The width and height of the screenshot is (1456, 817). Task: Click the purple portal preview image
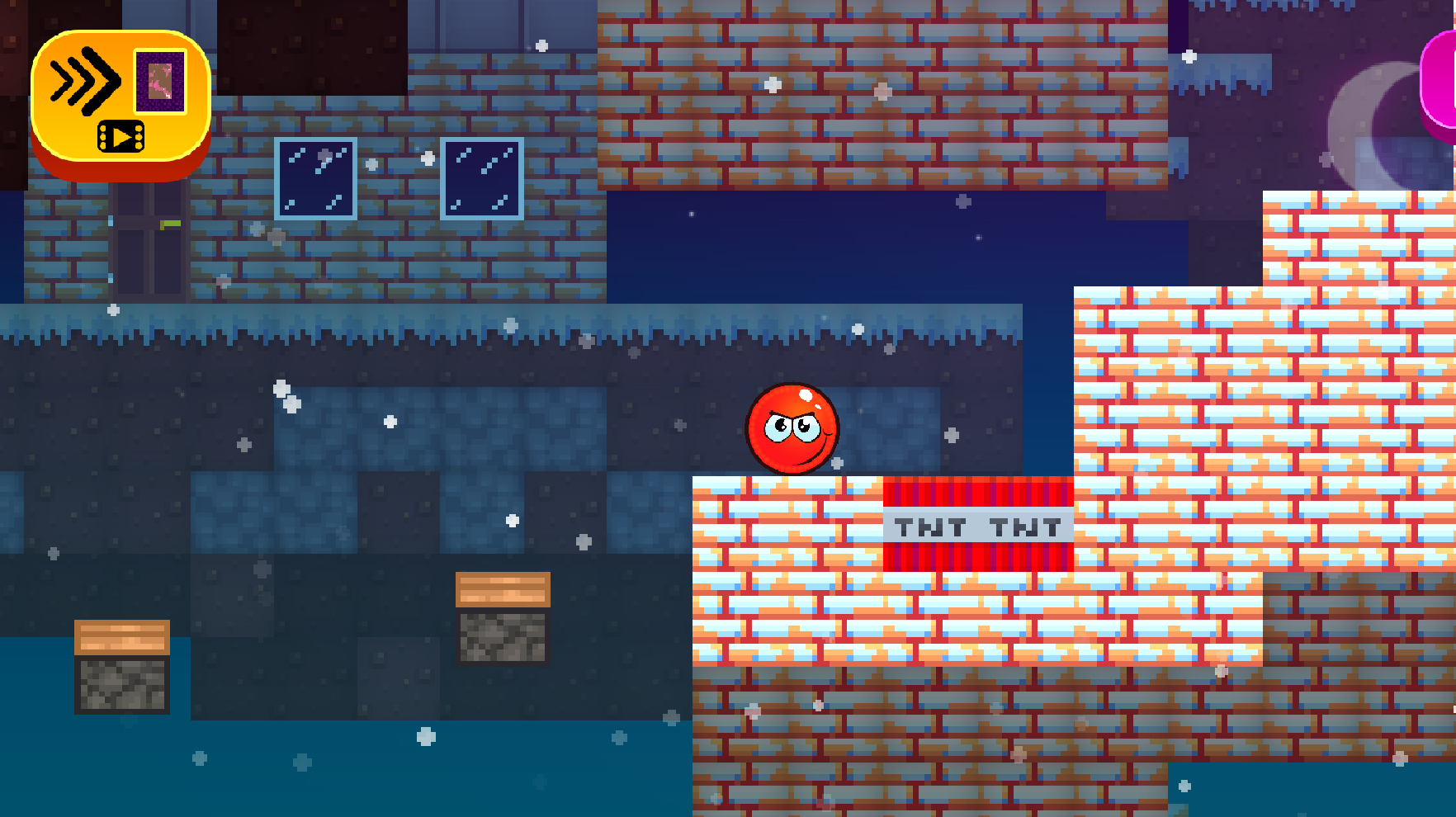pos(158,81)
